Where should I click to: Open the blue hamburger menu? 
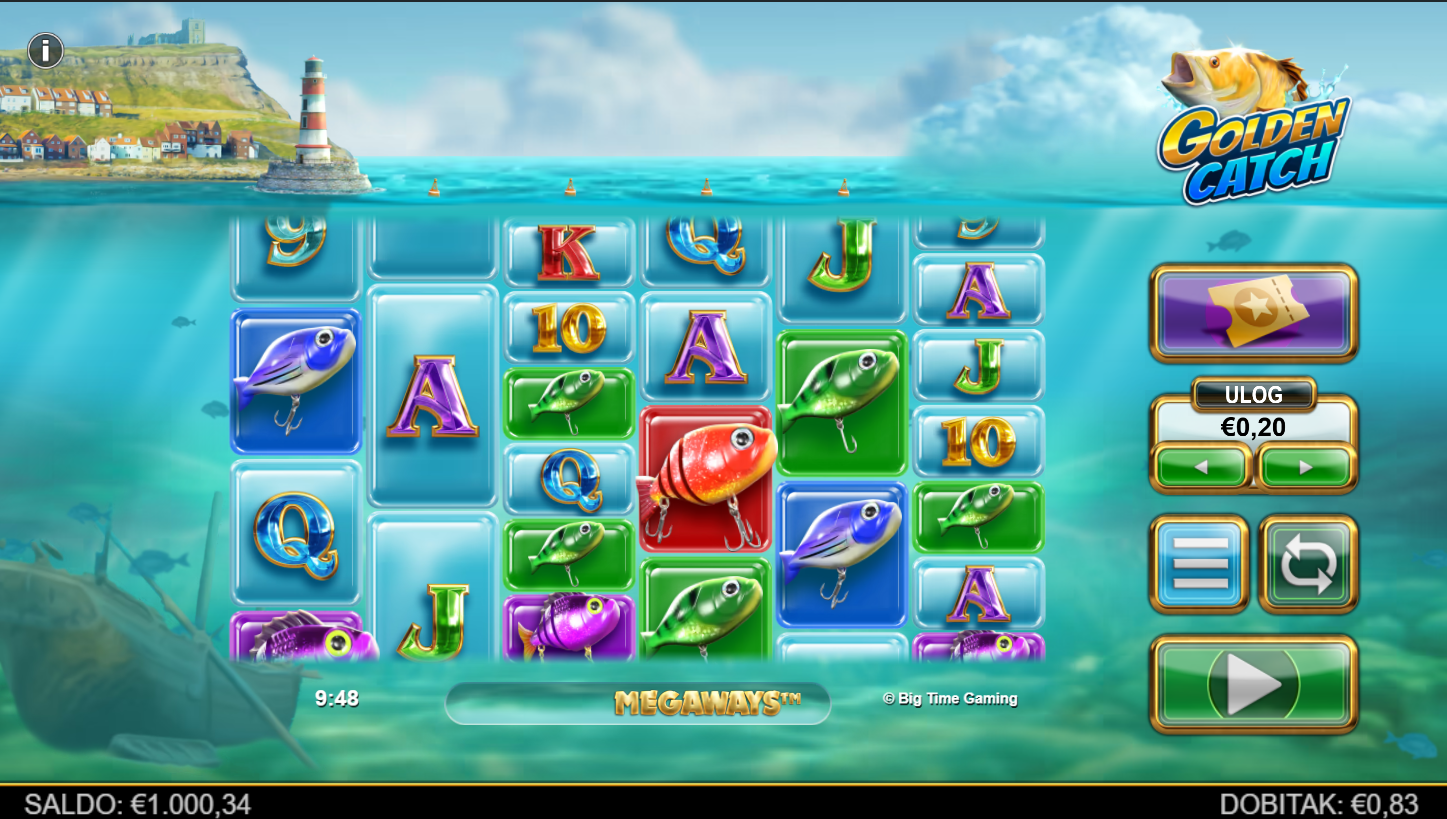tap(1199, 563)
